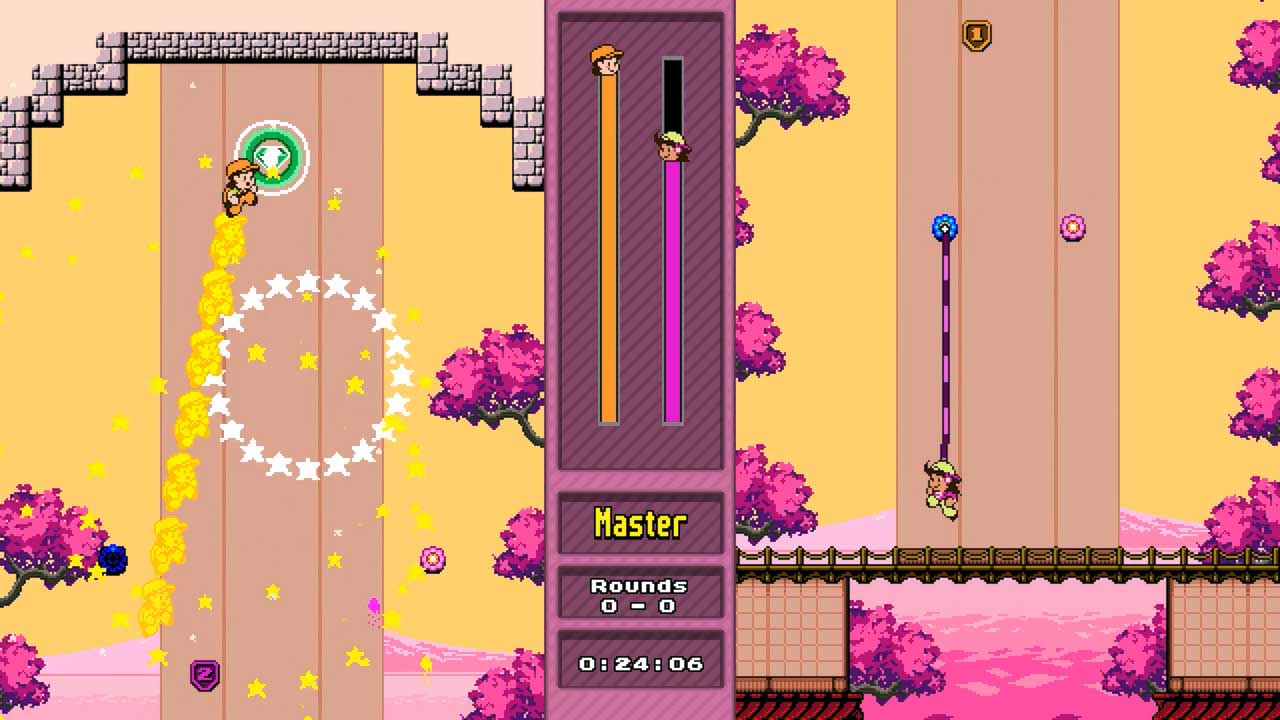The image size is (1280, 720).
Task: Click the Rounds 0 - 0 panel
Action: click(641, 594)
